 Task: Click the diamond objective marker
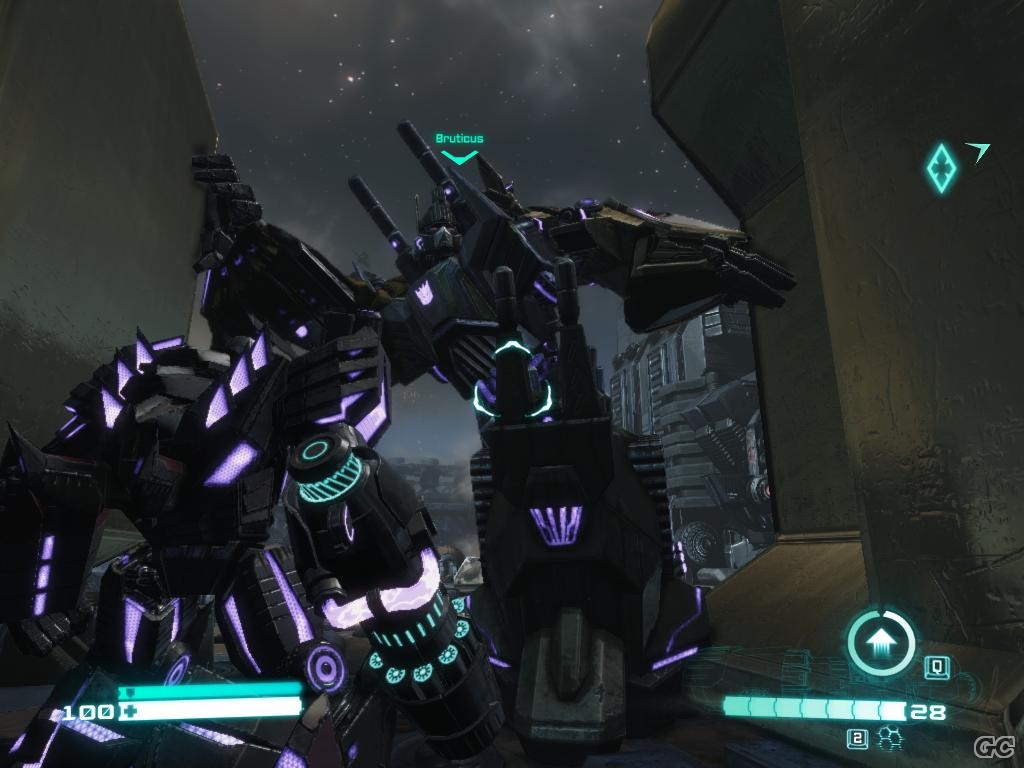941,168
